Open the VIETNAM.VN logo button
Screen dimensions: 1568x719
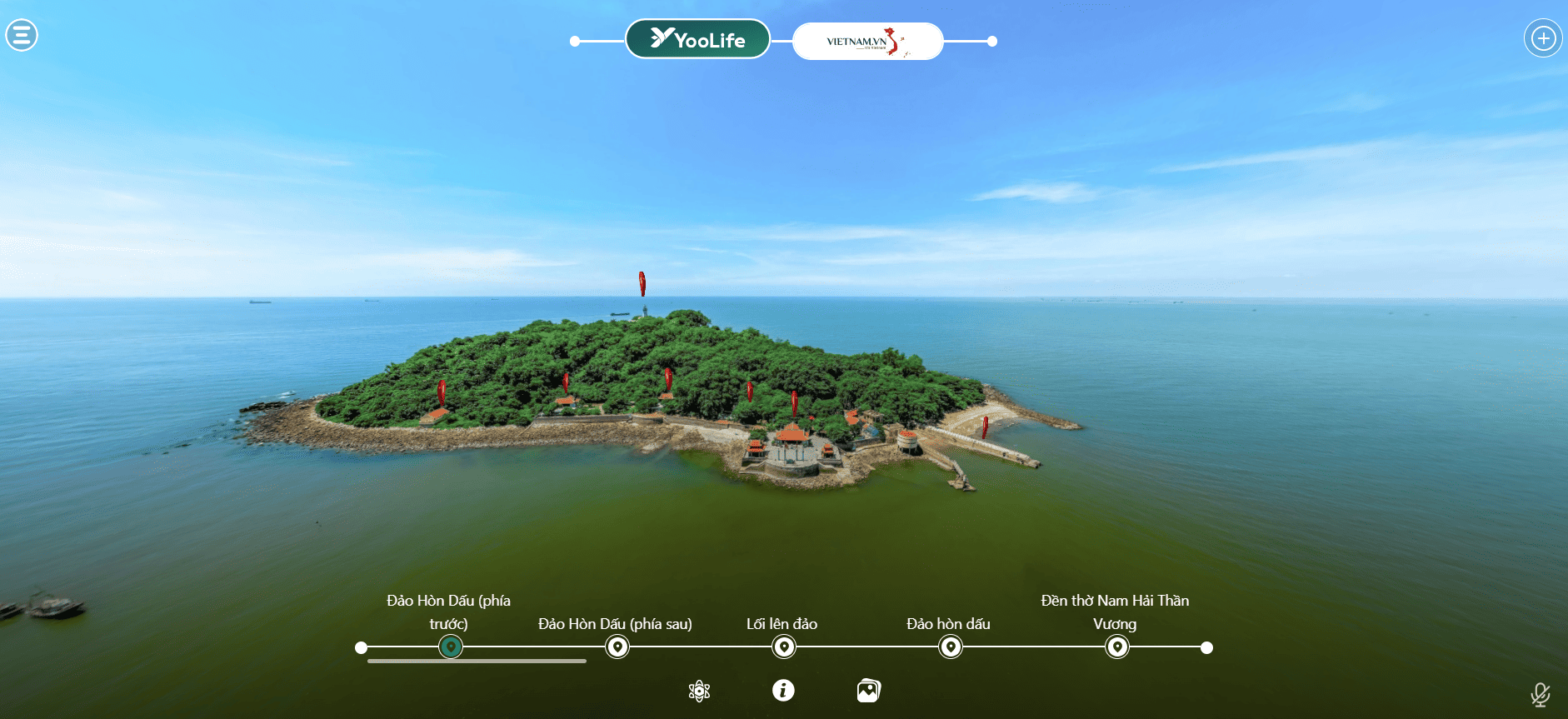(x=867, y=41)
